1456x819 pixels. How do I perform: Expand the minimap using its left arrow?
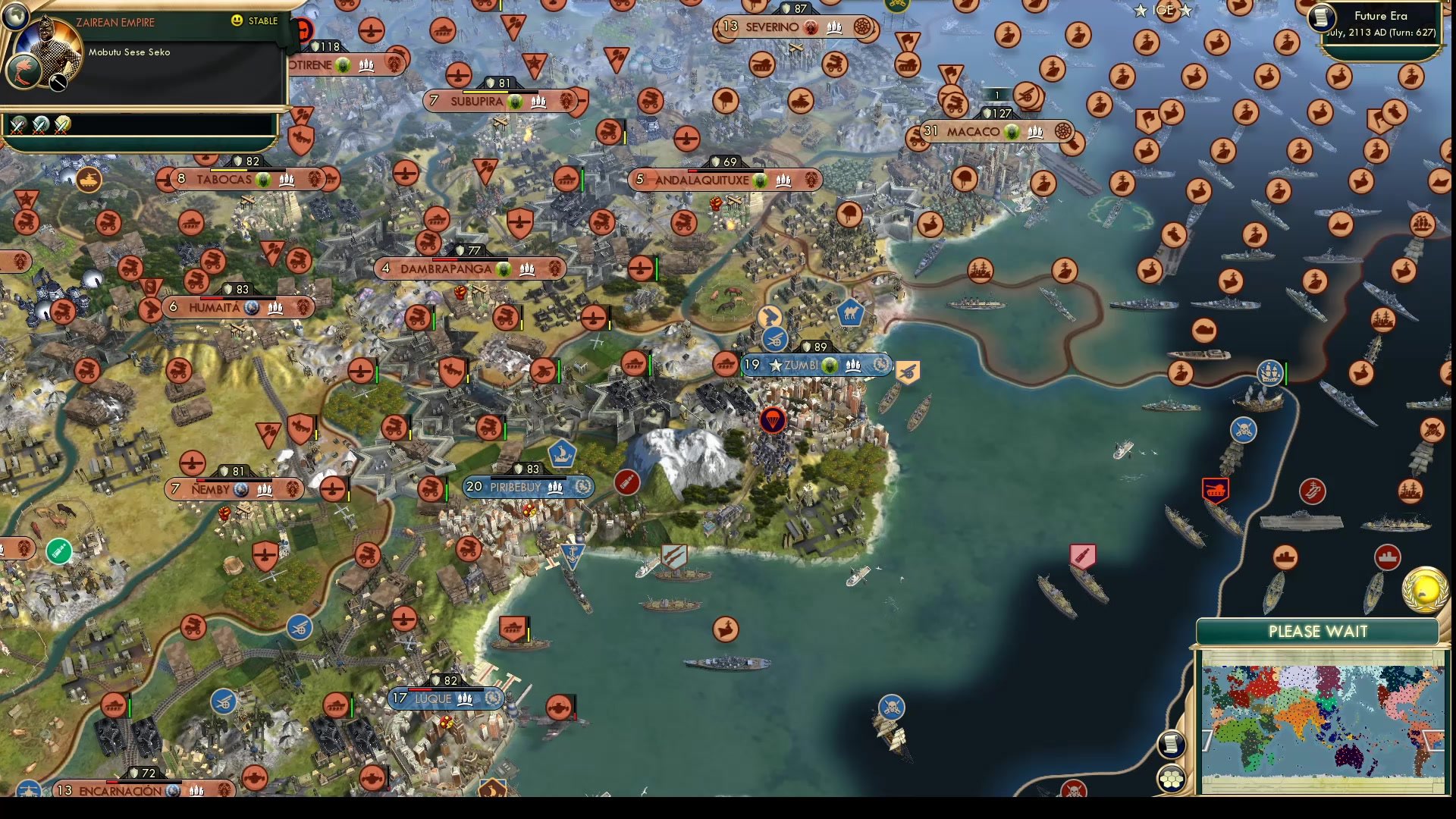pyautogui.click(x=1207, y=739)
